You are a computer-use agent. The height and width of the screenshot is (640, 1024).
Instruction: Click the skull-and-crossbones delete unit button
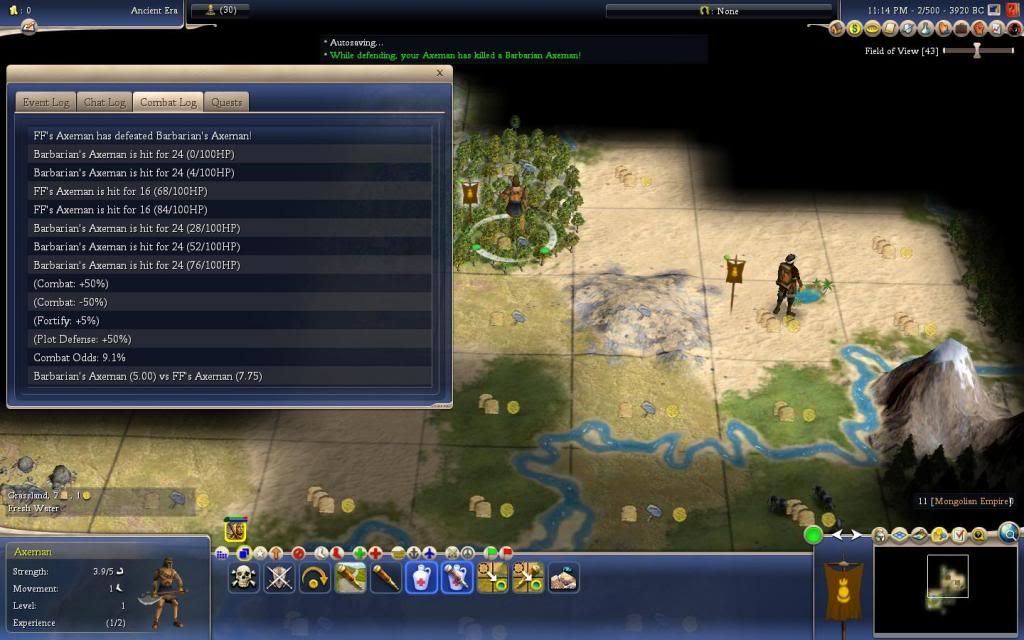(x=244, y=578)
